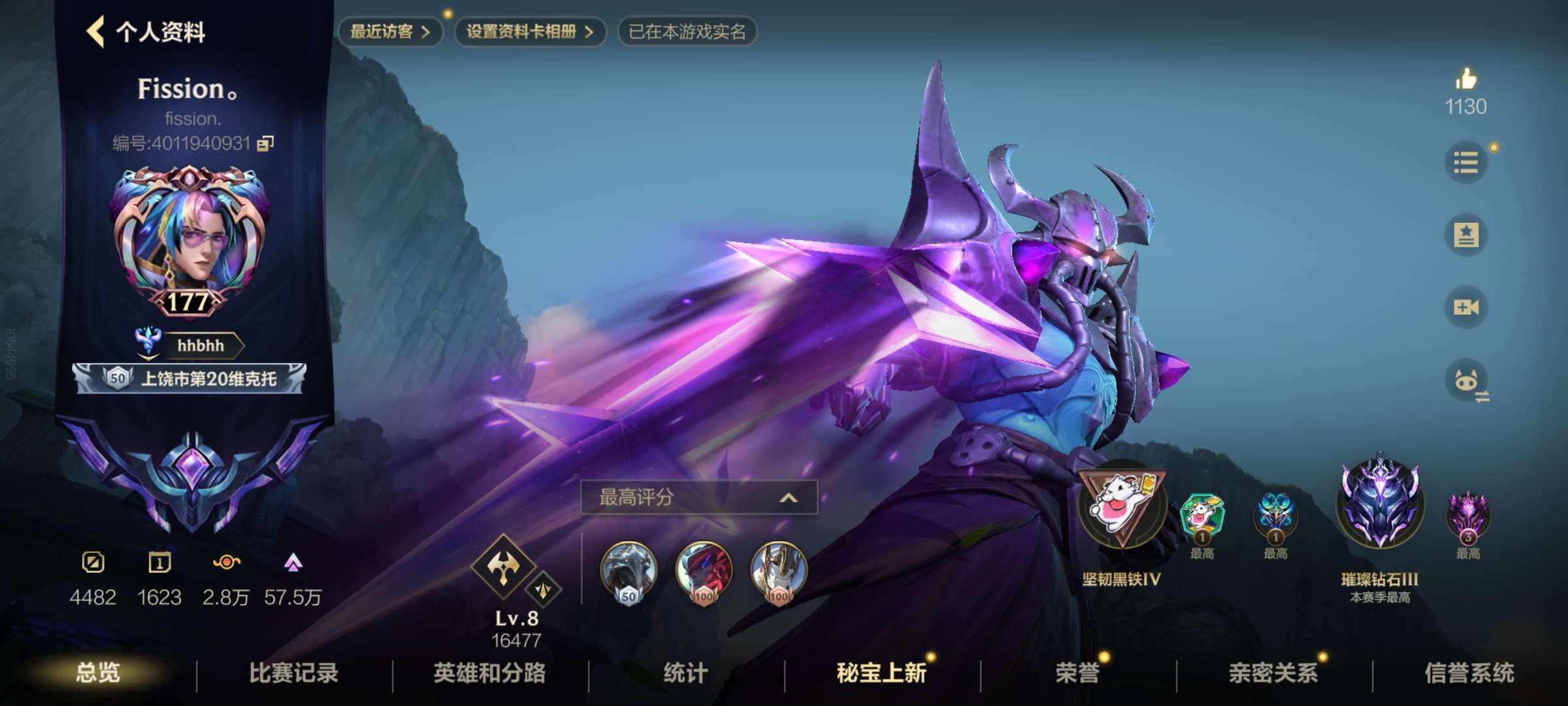The width and height of the screenshot is (1568, 706).
Task: Open the list menu icon
Action: coord(1465,162)
